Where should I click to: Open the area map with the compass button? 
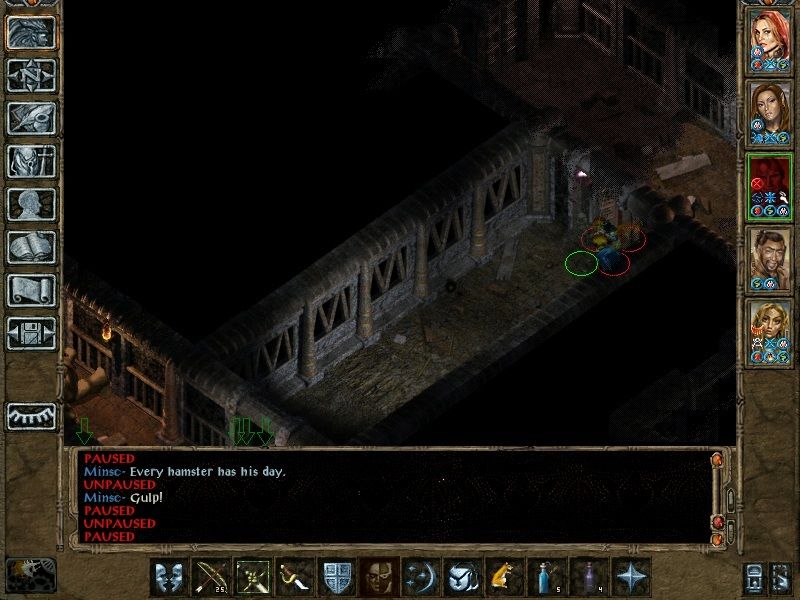pyautogui.click(x=32, y=74)
